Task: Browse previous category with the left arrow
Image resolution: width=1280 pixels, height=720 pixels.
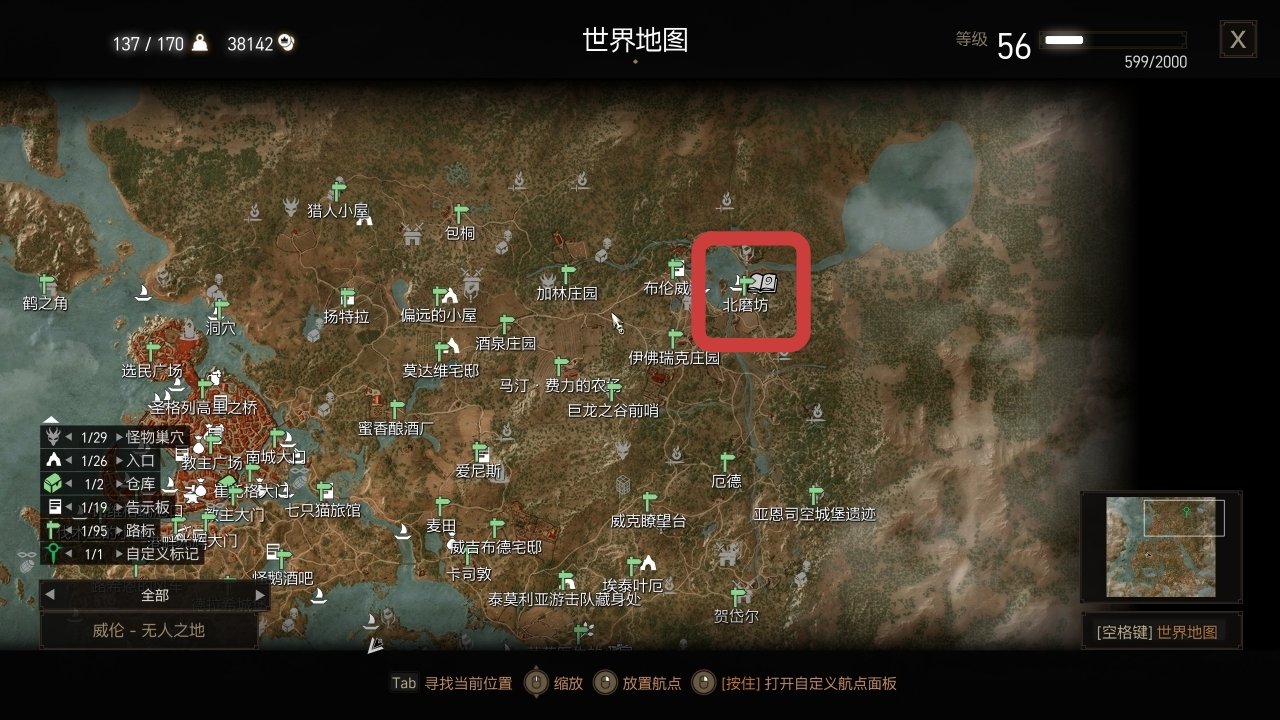Action: pos(50,595)
